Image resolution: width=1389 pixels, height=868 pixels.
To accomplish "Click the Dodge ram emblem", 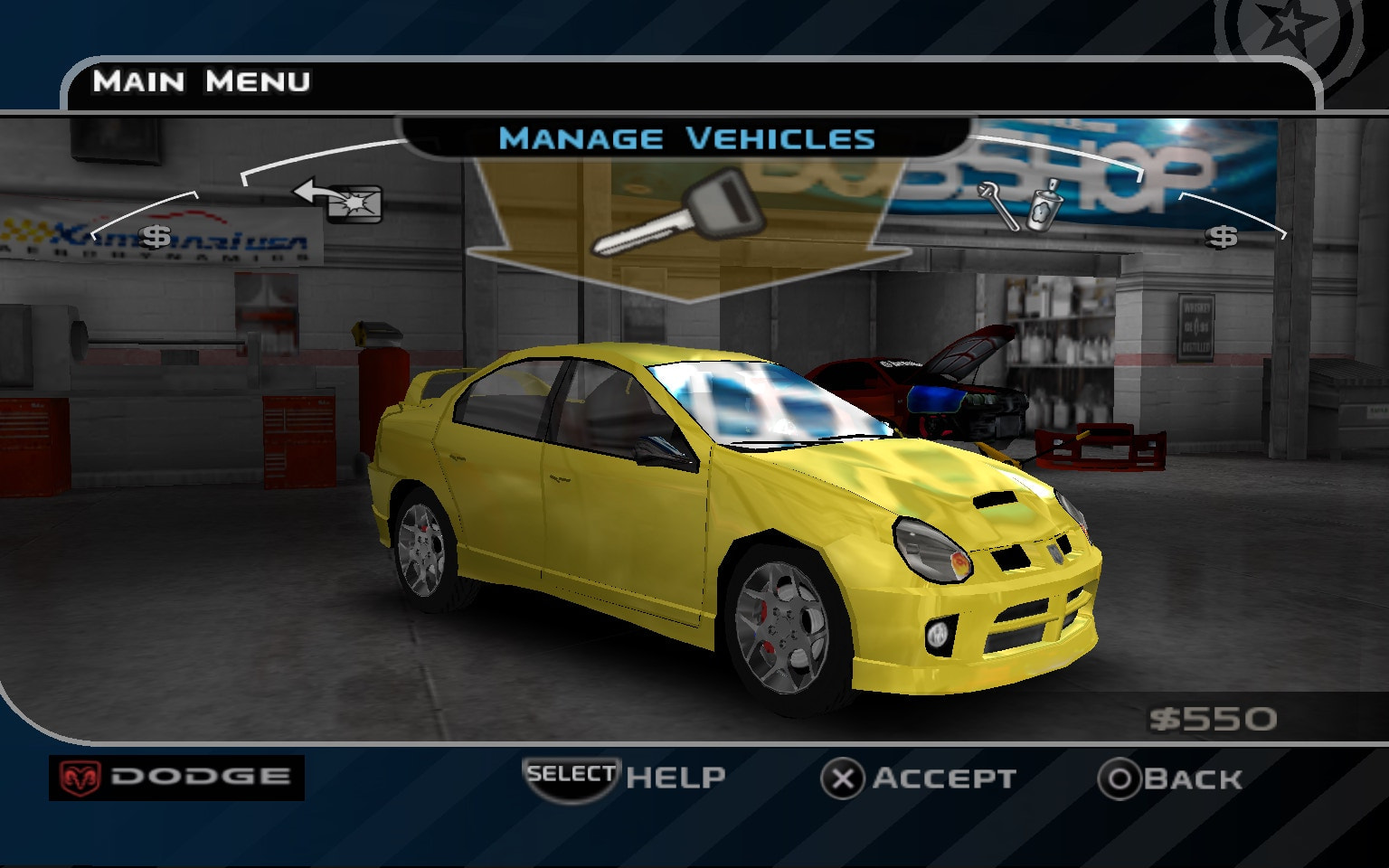I will tap(81, 775).
